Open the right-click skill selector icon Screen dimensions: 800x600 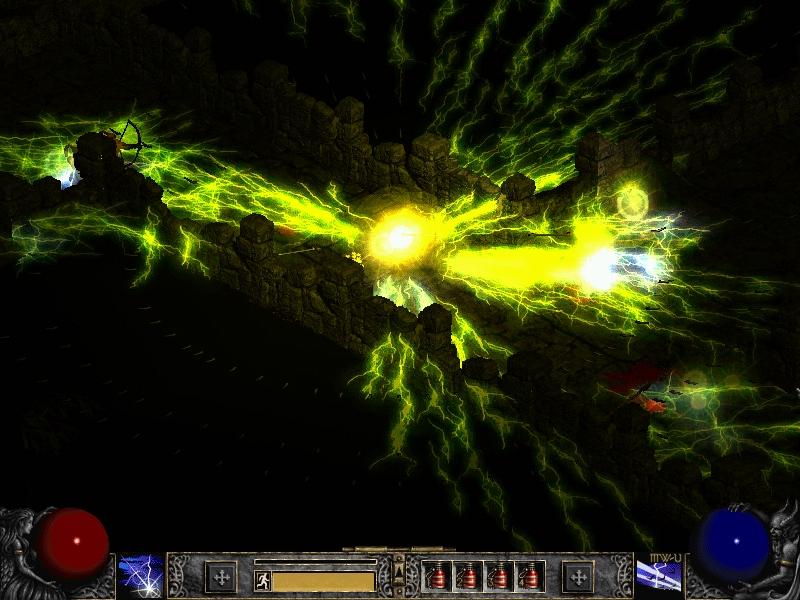659,575
